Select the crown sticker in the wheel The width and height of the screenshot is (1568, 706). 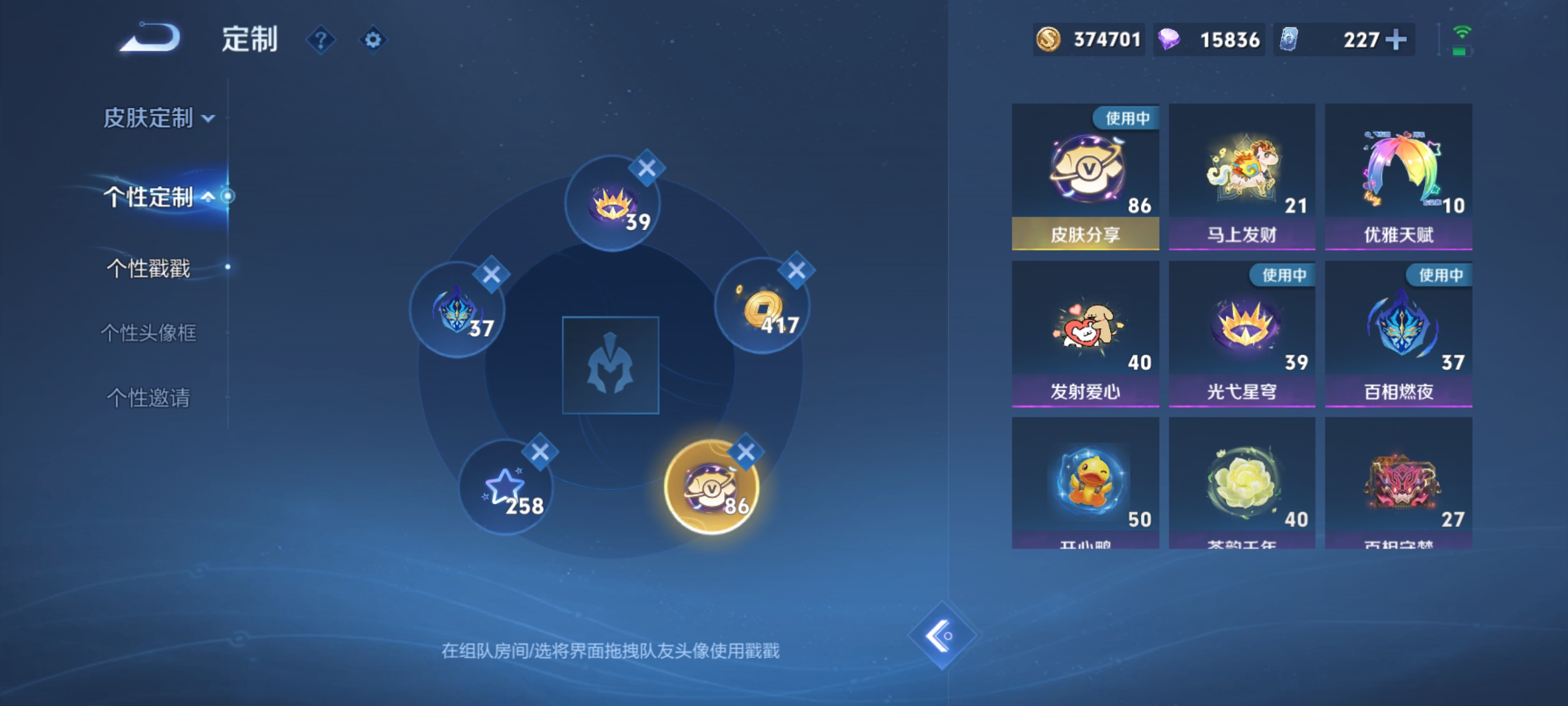611,204
